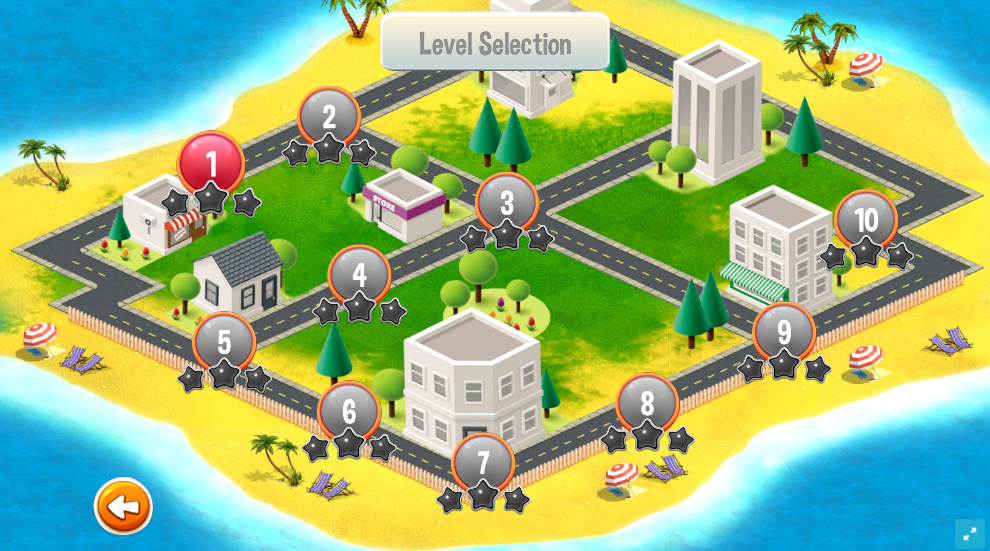Choose level 2 on the map
Screen dimensions: 990x551
329,117
